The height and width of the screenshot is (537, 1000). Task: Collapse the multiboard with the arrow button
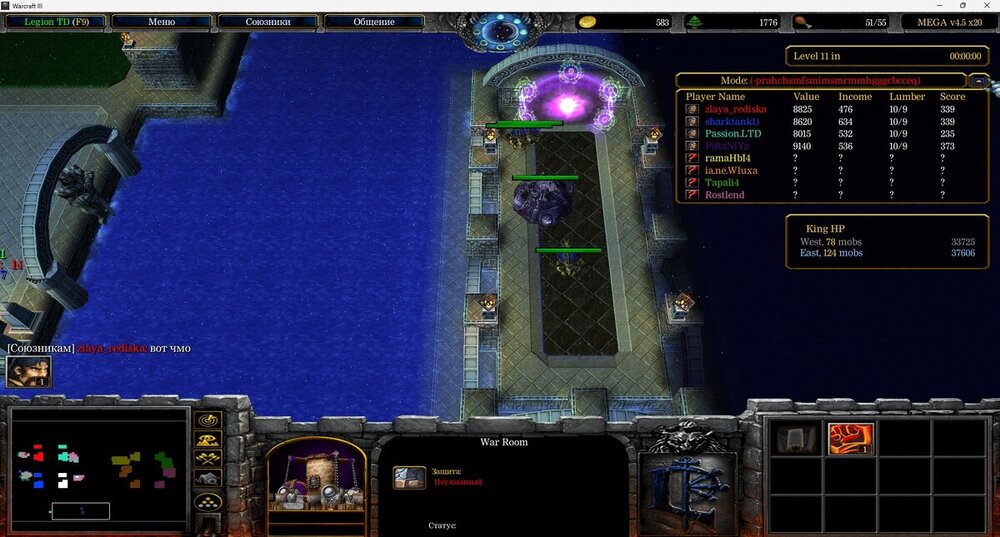[x=980, y=80]
